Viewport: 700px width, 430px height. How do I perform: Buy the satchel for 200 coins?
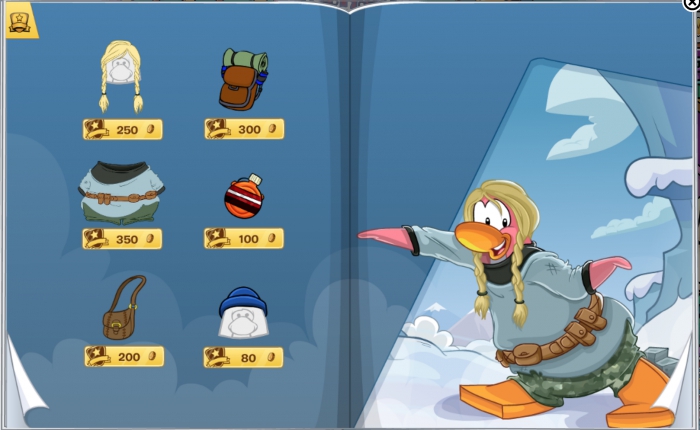pos(124,356)
